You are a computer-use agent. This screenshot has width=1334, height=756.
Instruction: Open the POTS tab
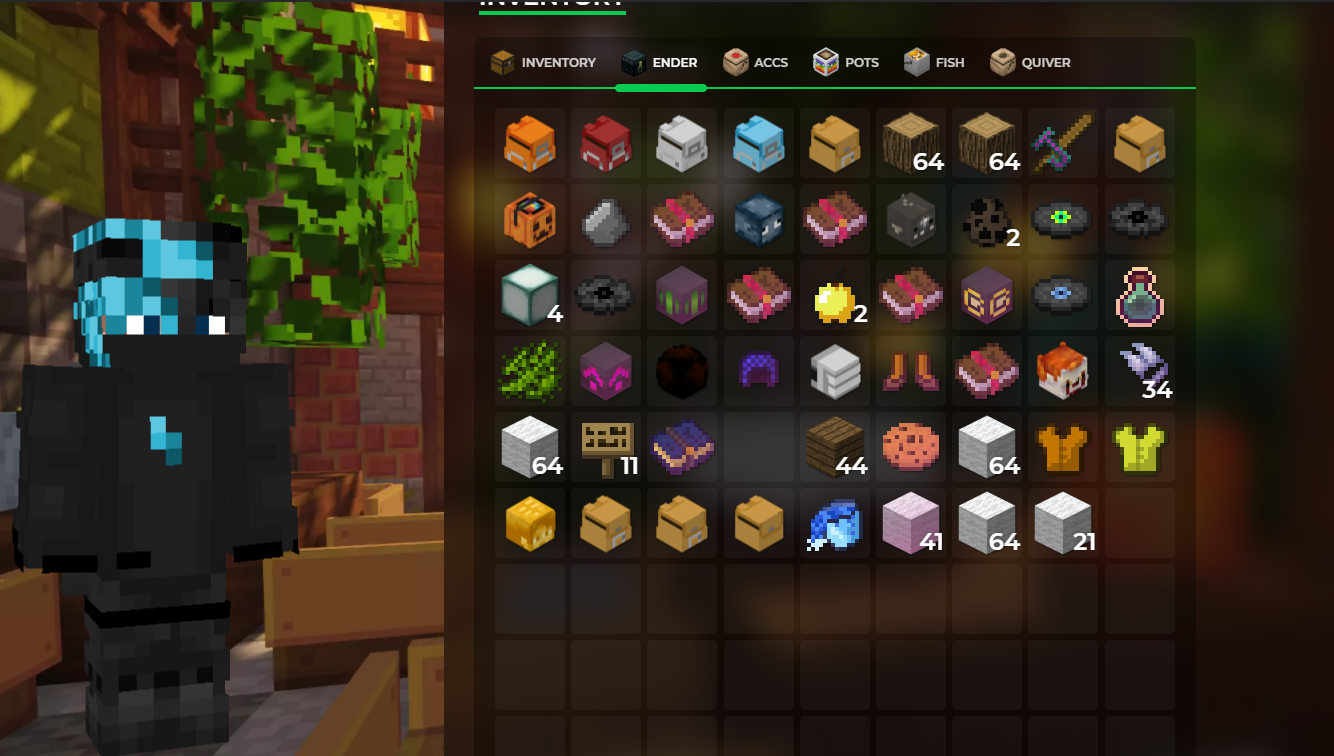(x=845, y=62)
